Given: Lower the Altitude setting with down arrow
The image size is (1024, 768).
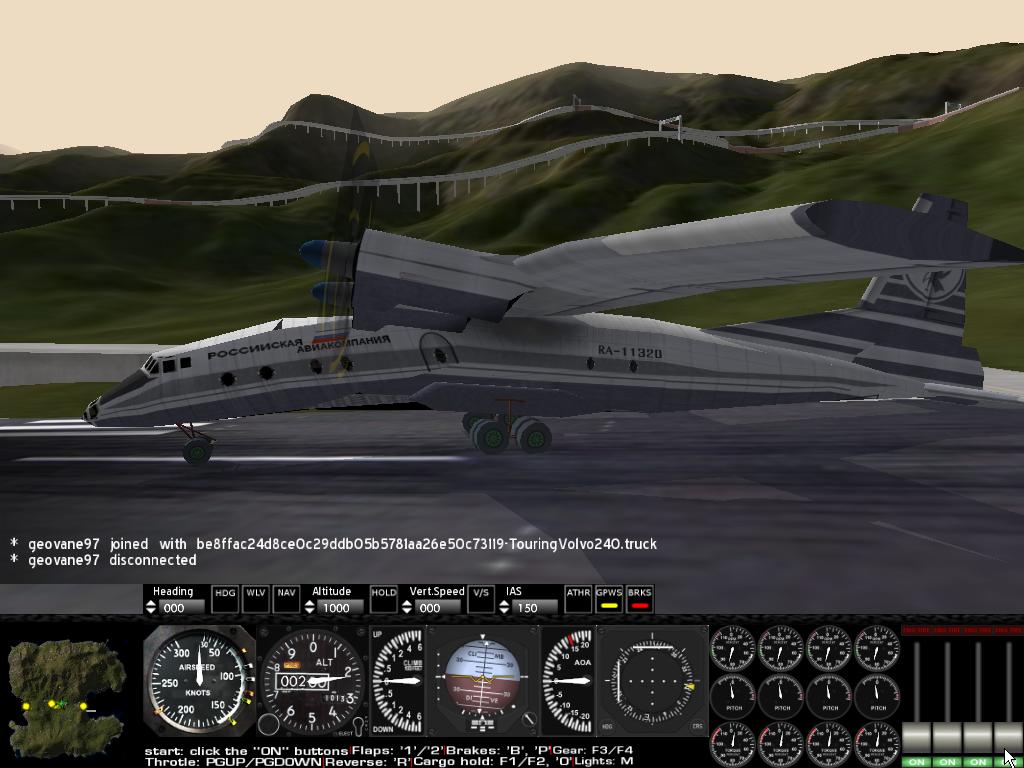Looking at the screenshot, I should click(x=311, y=611).
